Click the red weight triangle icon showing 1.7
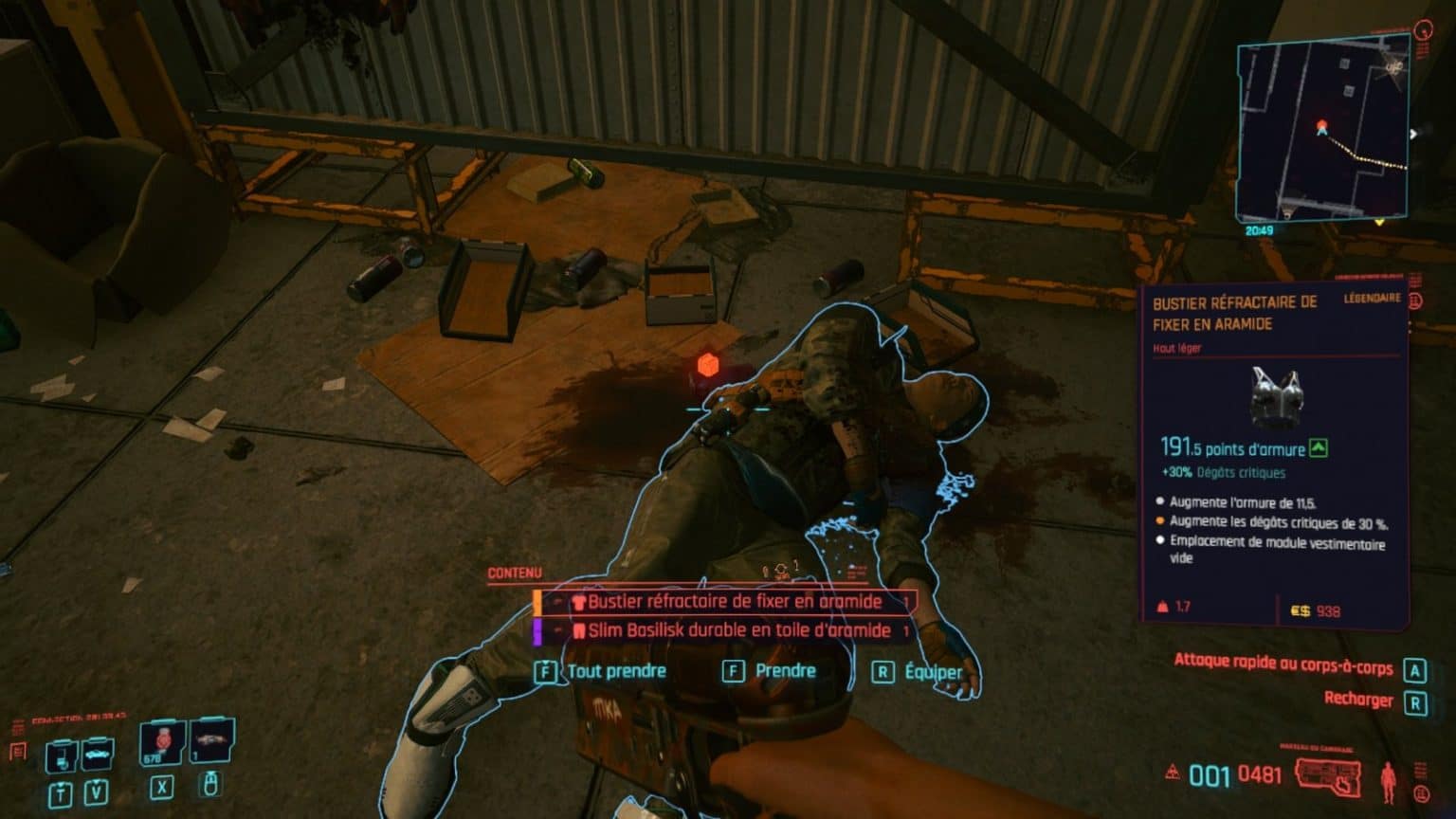 [1162, 607]
